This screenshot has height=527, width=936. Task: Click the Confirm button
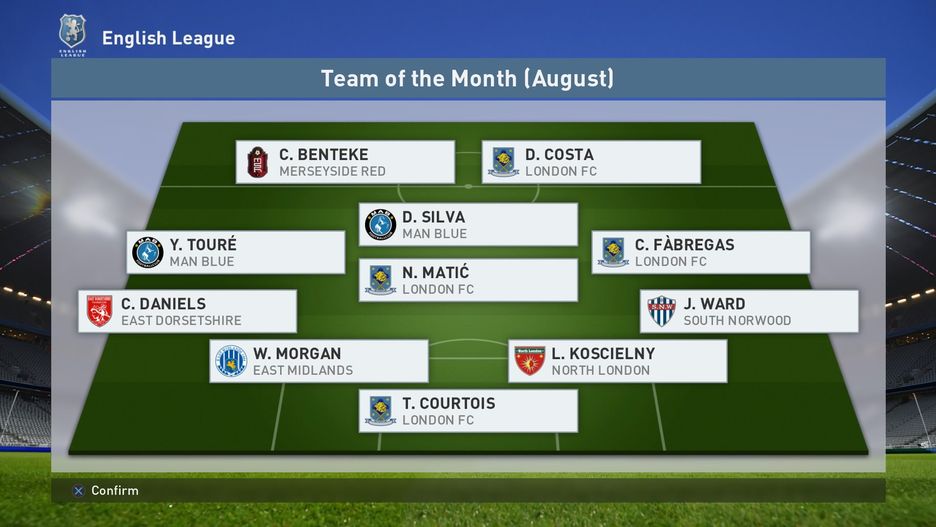[105, 491]
